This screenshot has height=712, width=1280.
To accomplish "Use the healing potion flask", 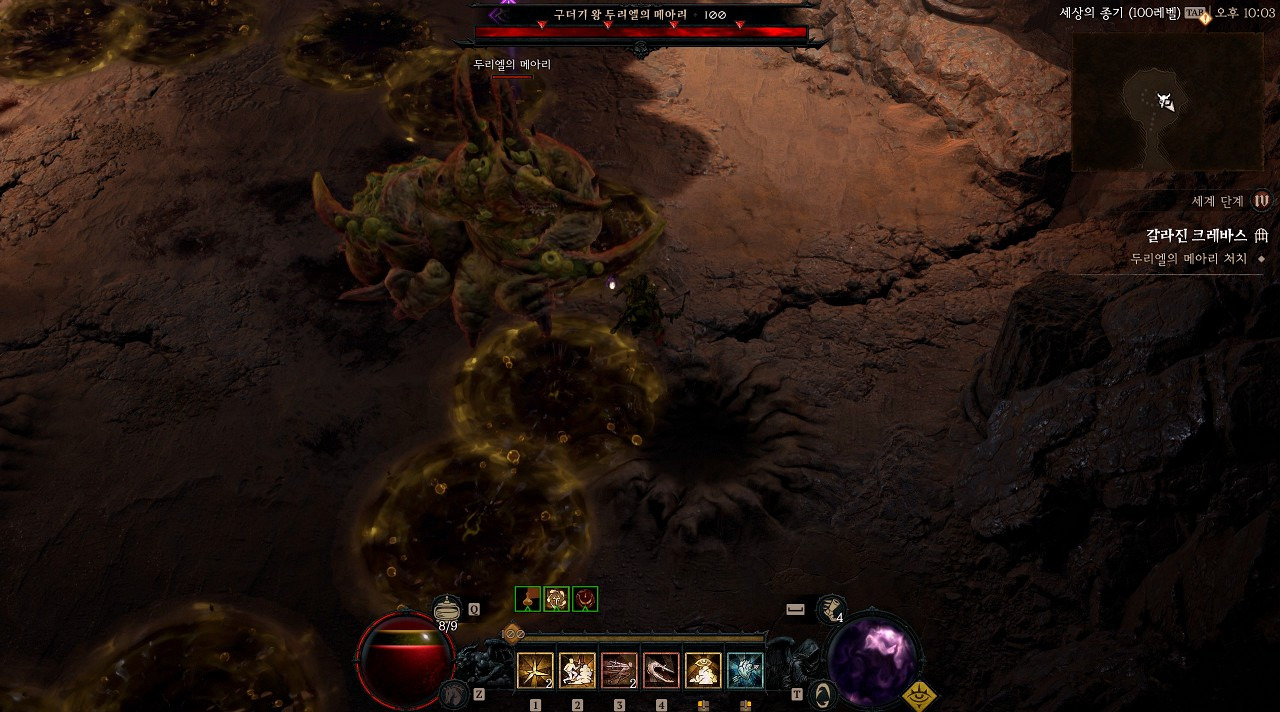I will coord(447,609).
